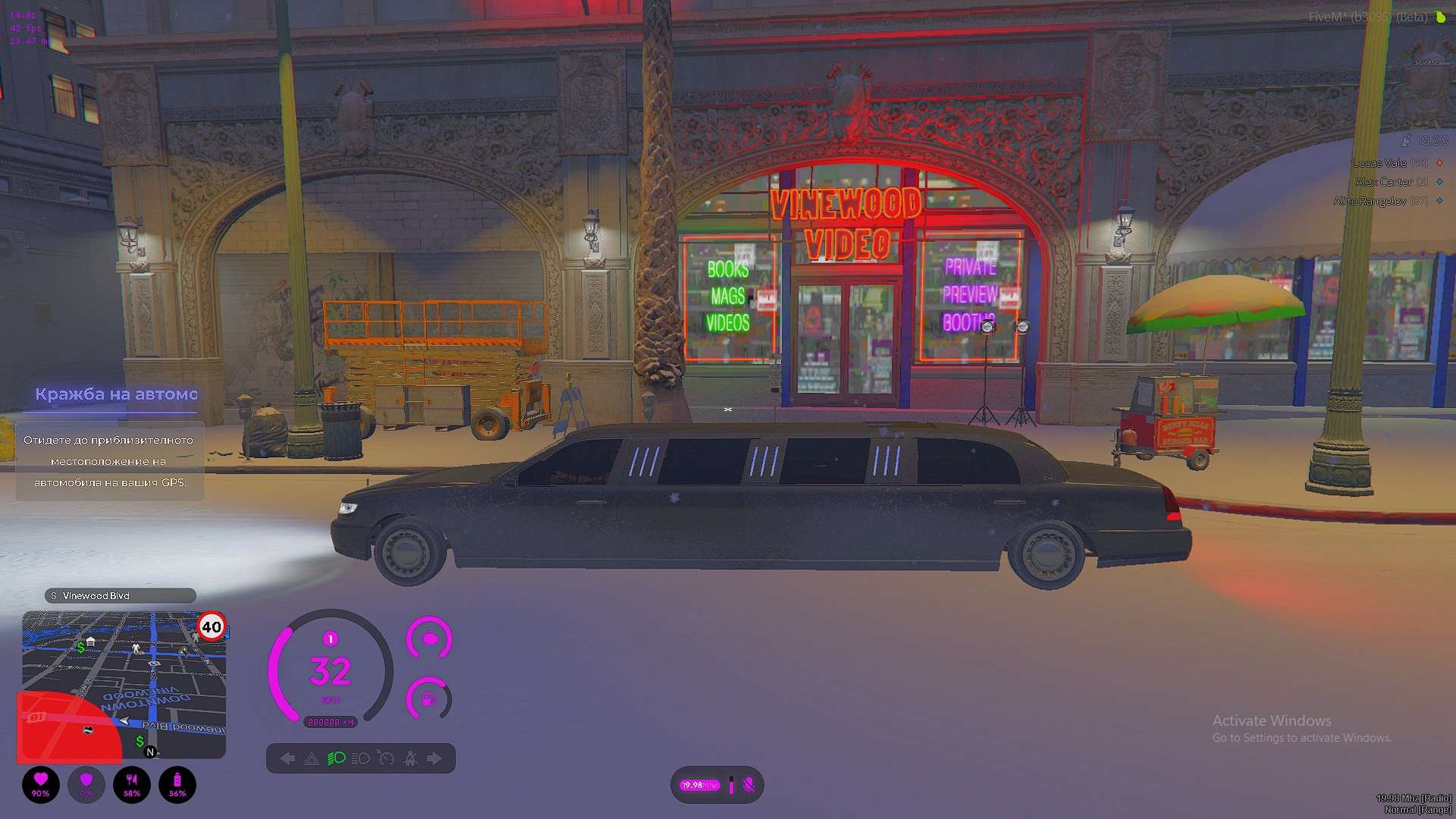The height and width of the screenshot is (819, 1456).
Task: Toggle the grey high-beam headlight indicator
Action: coord(361,758)
